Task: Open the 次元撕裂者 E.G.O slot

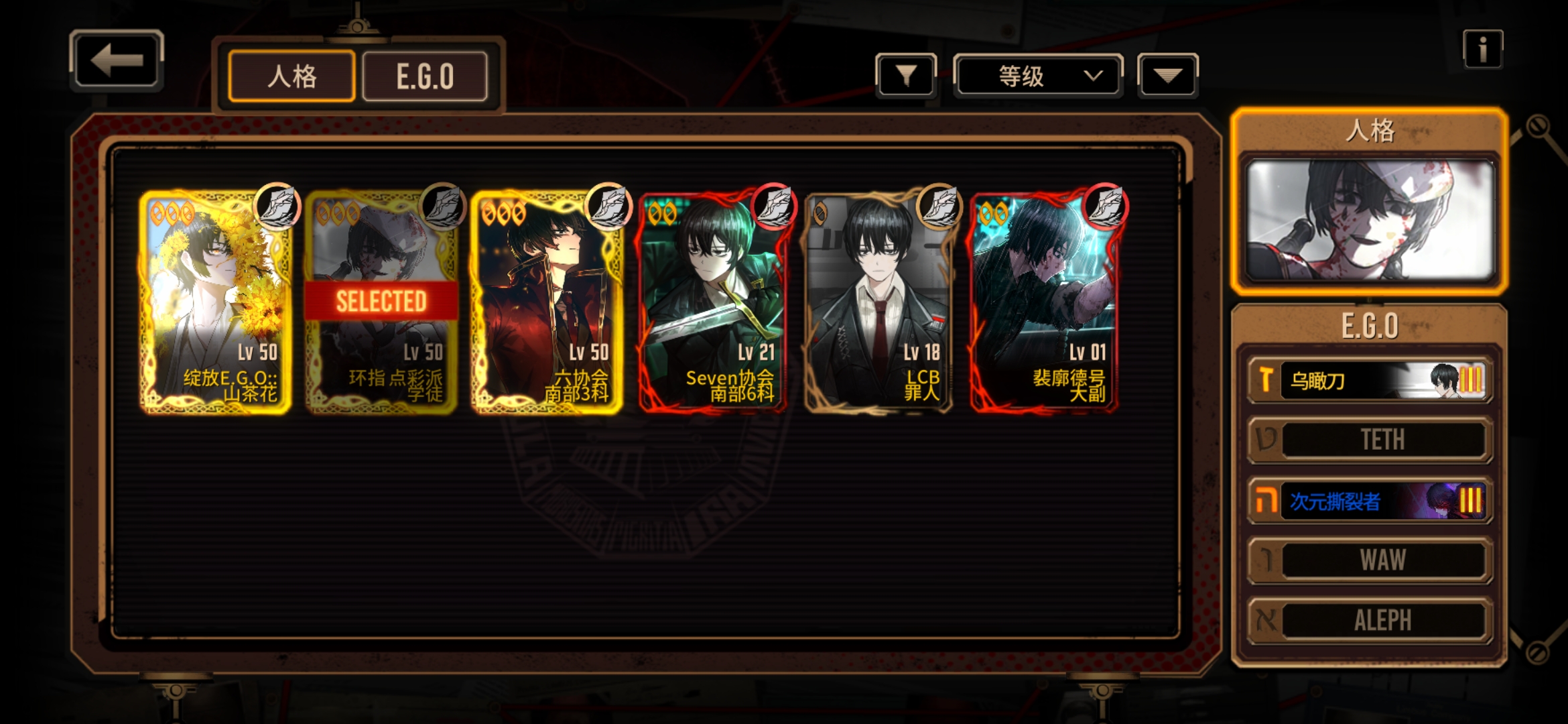Action: [x=1370, y=500]
